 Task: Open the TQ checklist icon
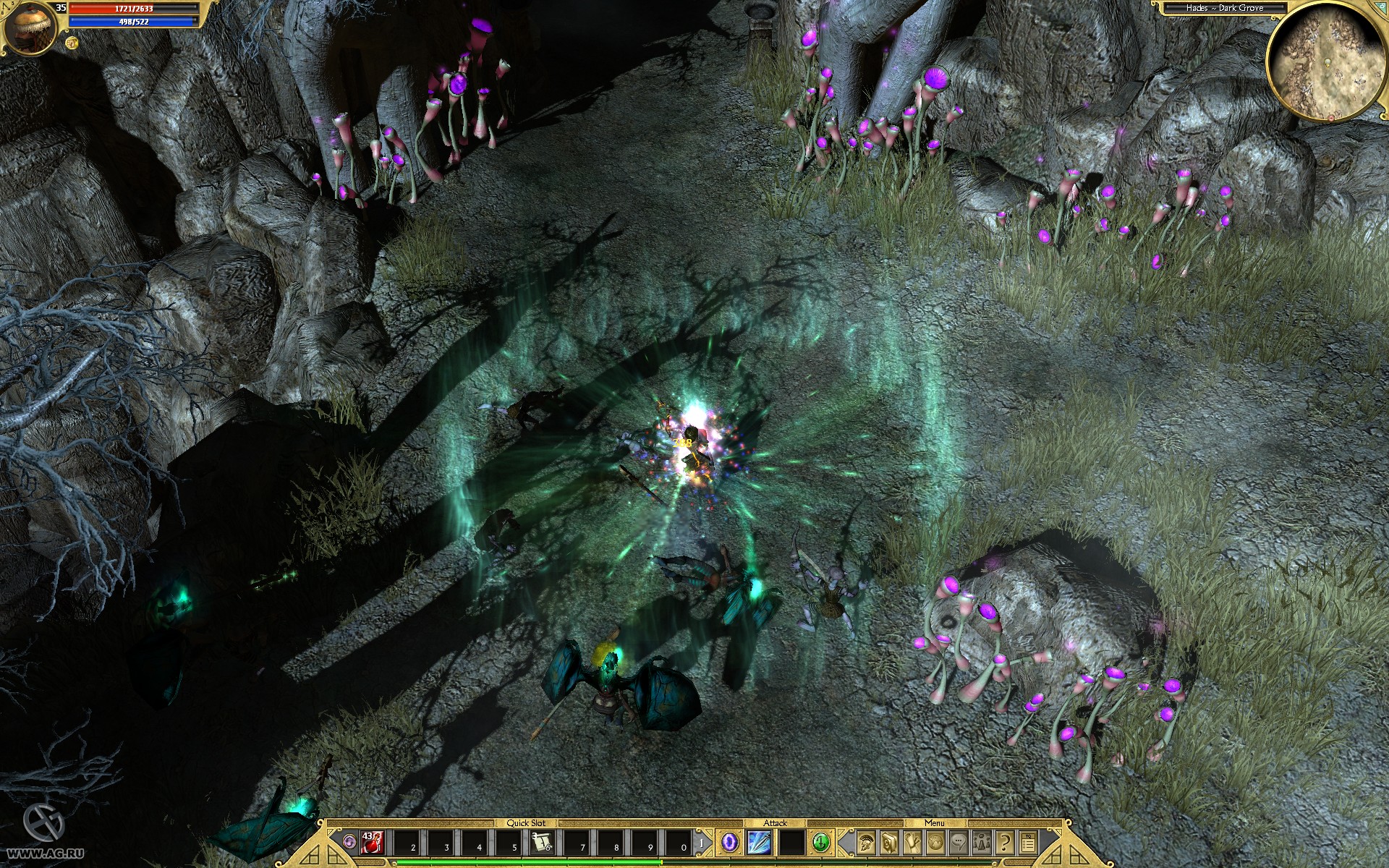point(1028,843)
